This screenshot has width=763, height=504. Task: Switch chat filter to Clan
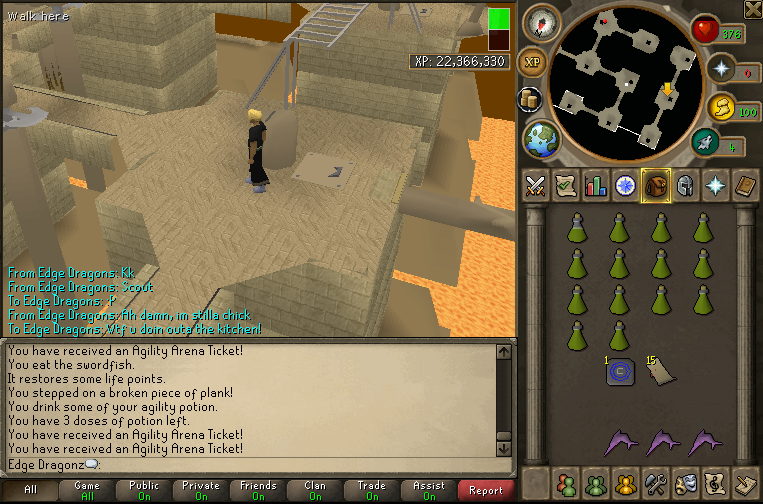click(315, 490)
